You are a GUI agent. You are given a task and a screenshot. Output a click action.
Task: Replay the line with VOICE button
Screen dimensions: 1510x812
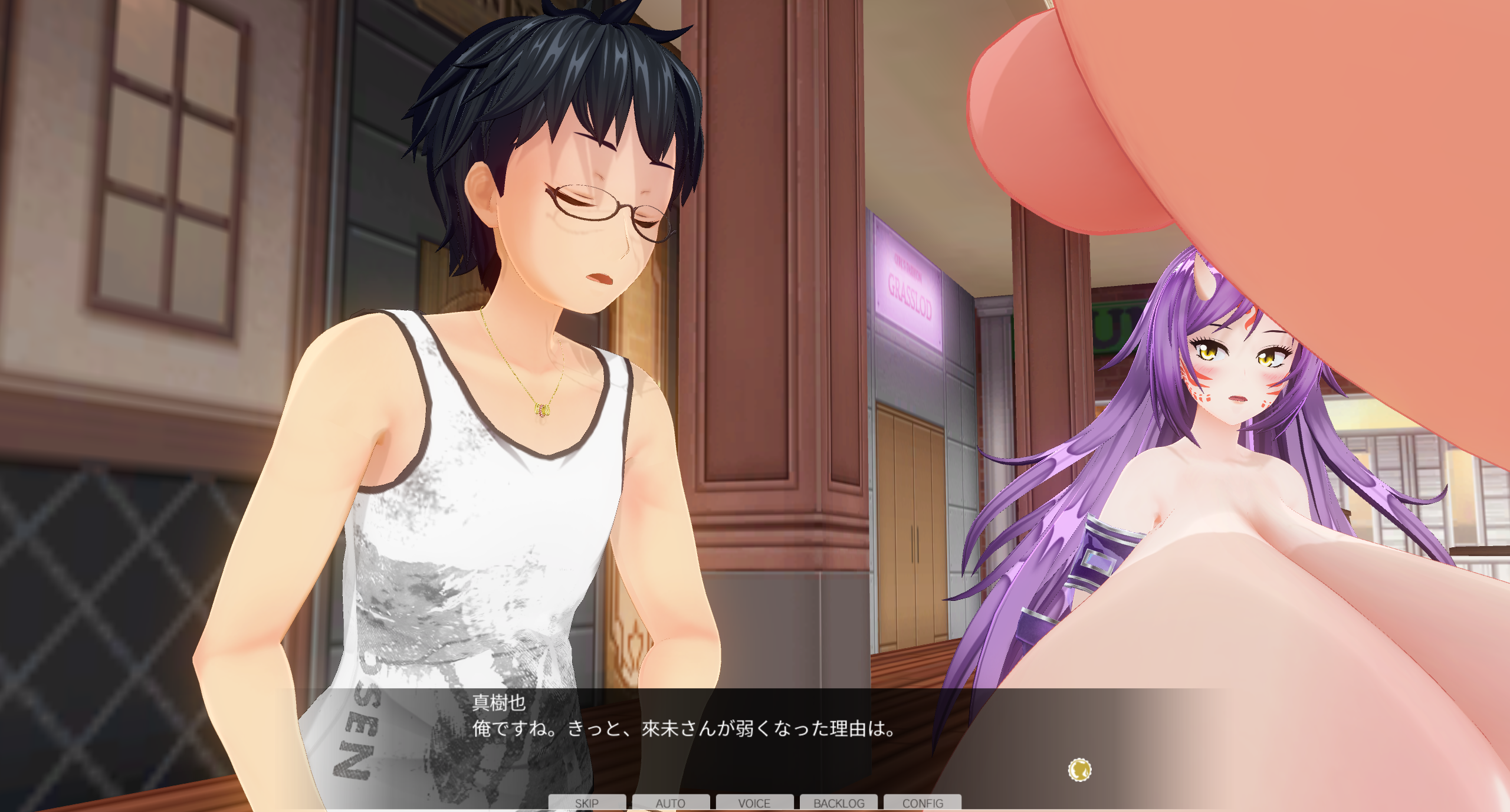click(x=754, y=803)
